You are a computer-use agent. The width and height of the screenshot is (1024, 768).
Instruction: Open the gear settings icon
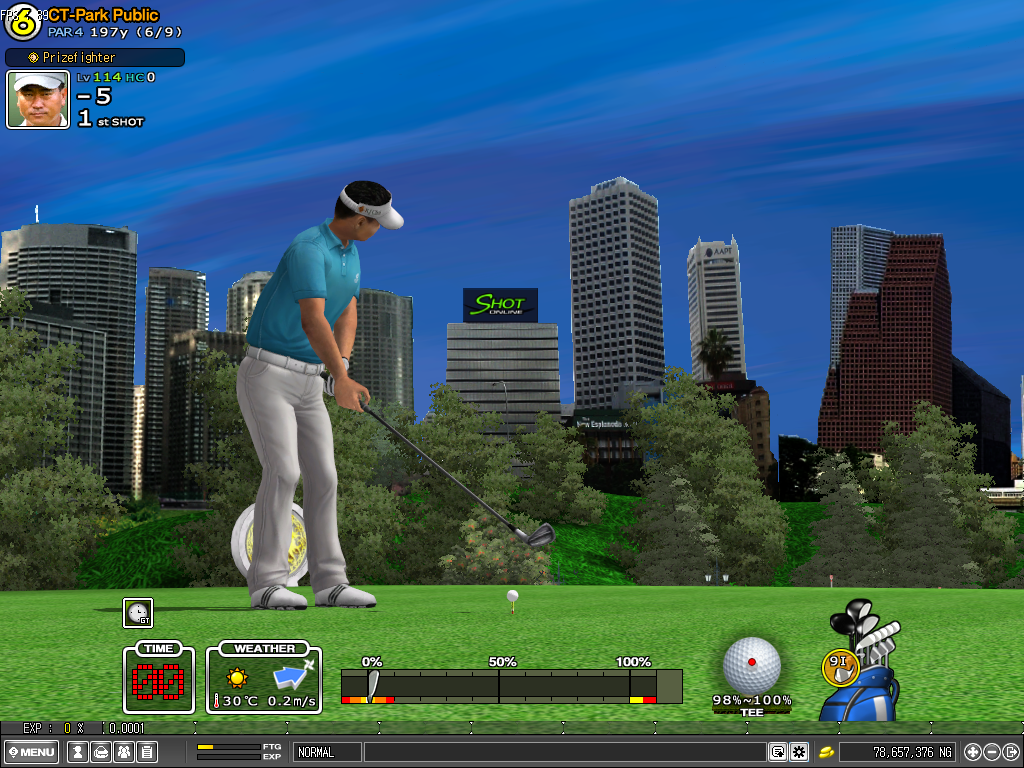pyautogui.click(x=798, y=752)
